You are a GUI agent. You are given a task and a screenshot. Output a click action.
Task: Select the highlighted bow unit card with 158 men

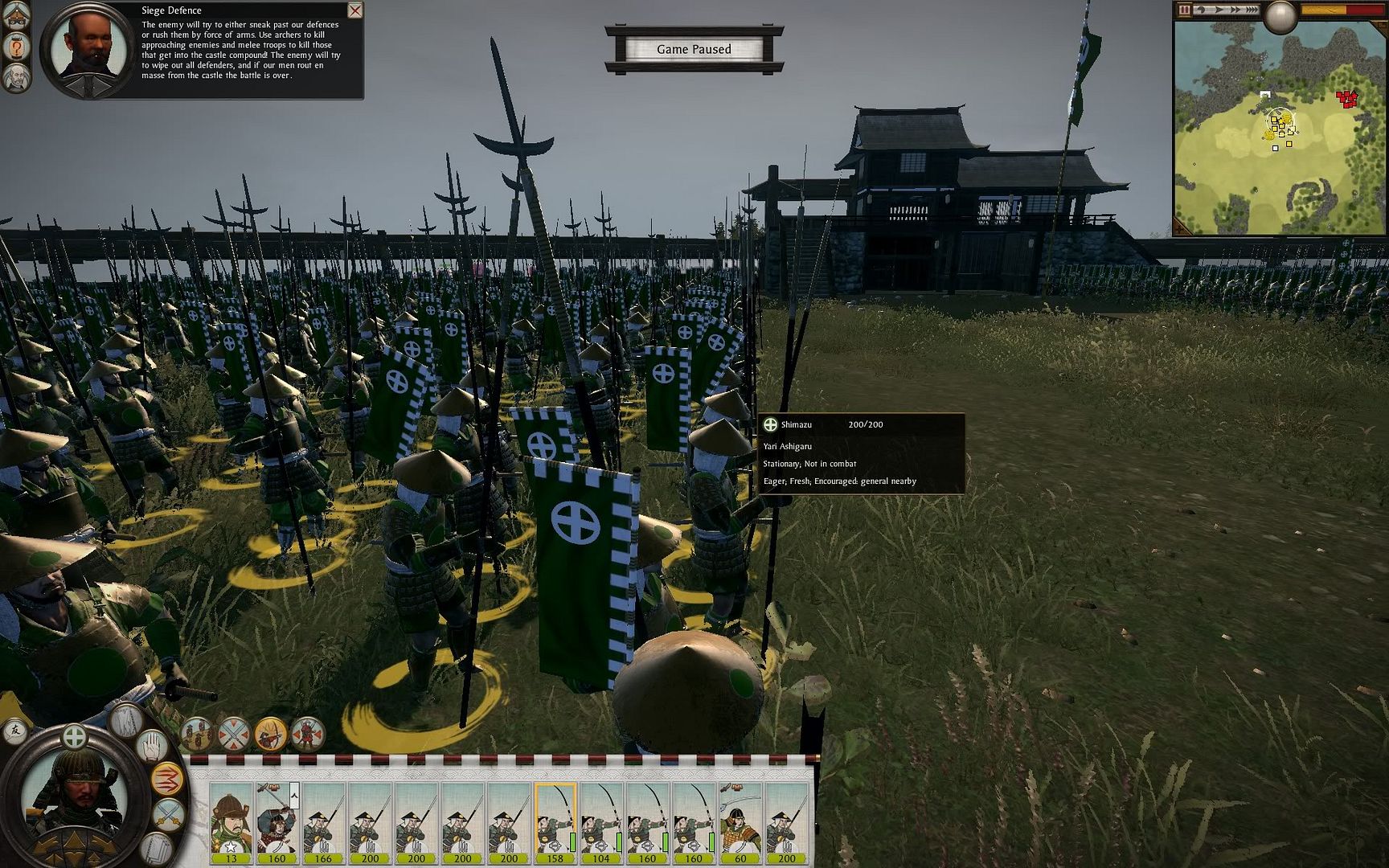(555, 821)
